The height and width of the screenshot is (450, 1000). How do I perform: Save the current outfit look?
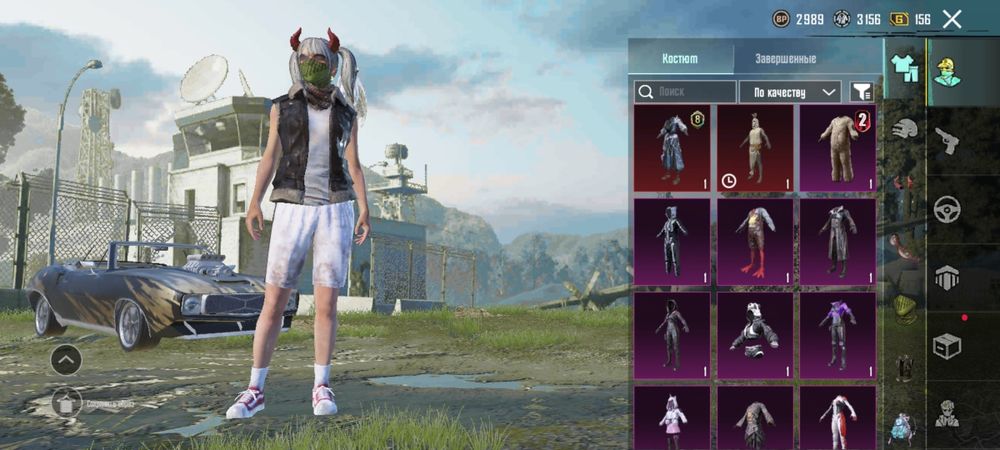point(67,403)
